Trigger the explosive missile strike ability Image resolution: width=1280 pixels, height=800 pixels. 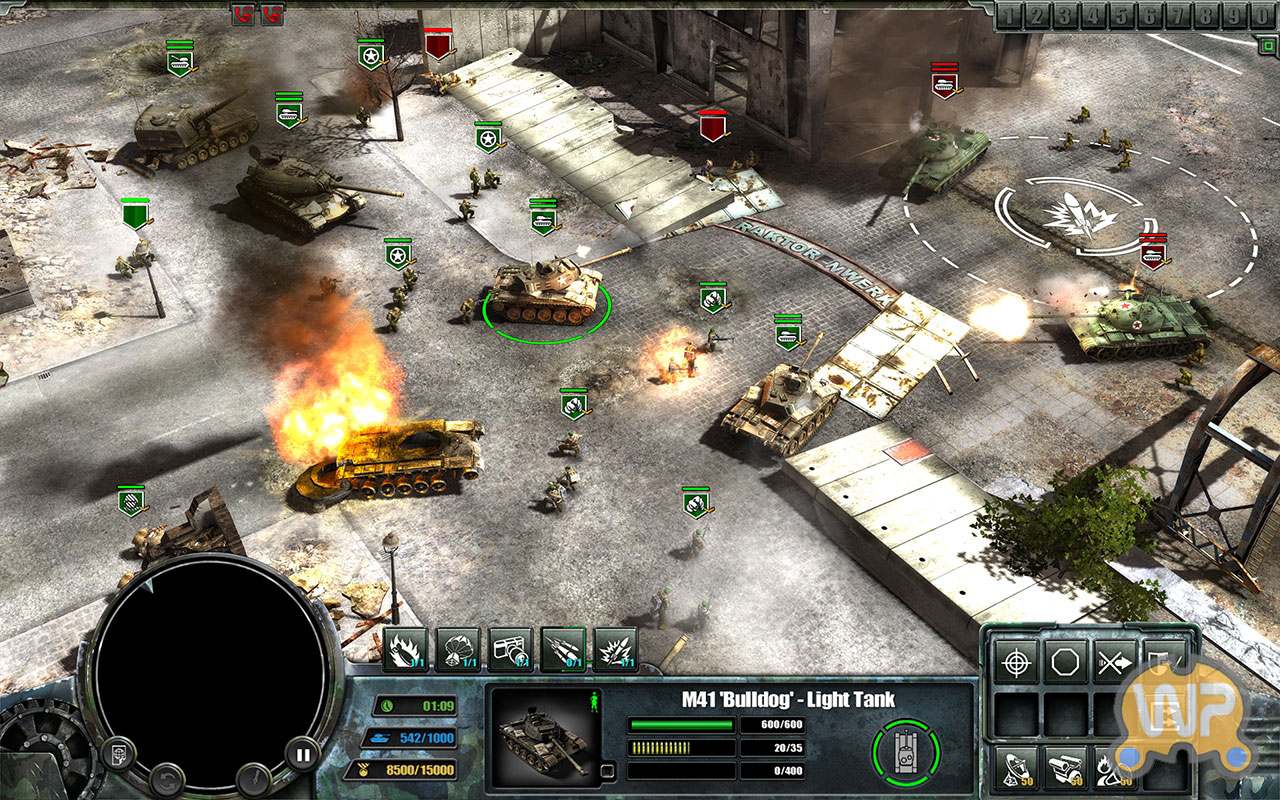point(616,650)
